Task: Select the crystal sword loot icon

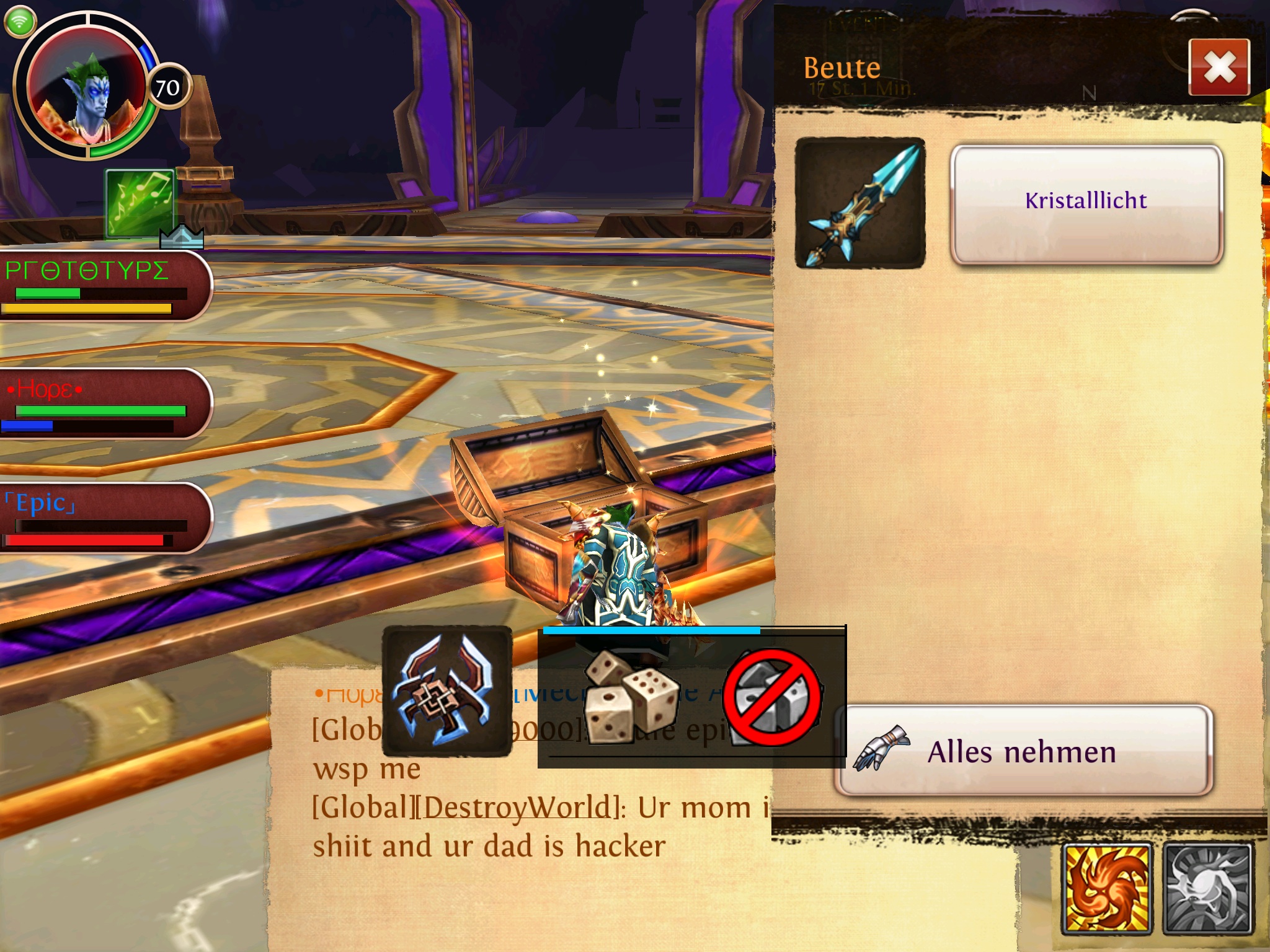Action: [860, 203]
